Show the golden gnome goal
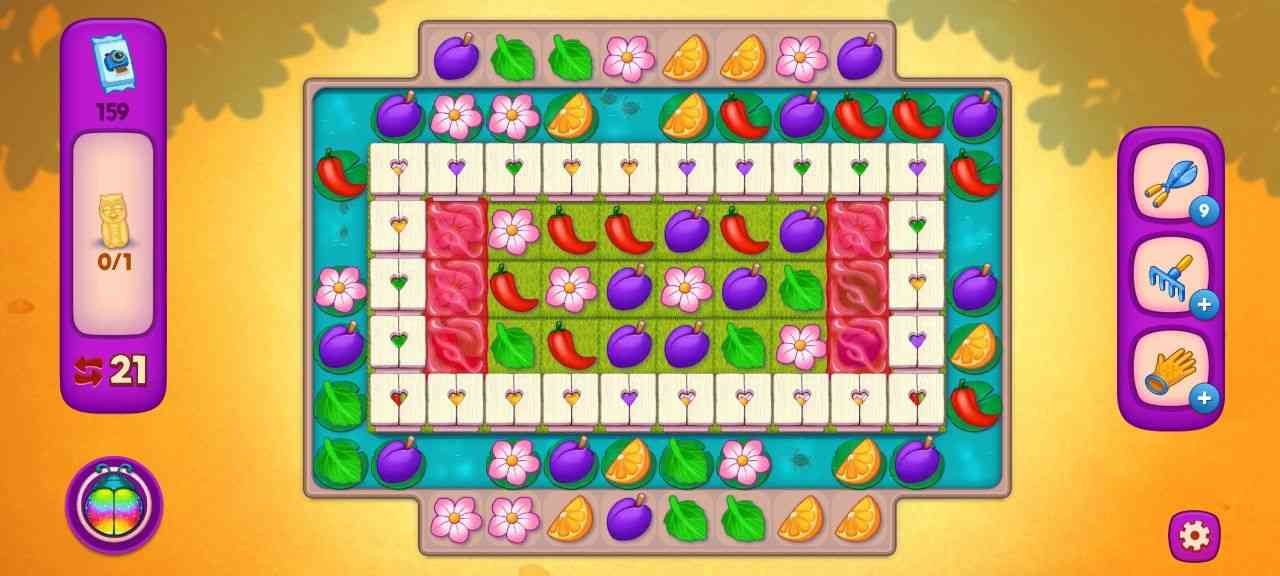Viewport: 1280px width, 576px height. click(x=113, y=220)
